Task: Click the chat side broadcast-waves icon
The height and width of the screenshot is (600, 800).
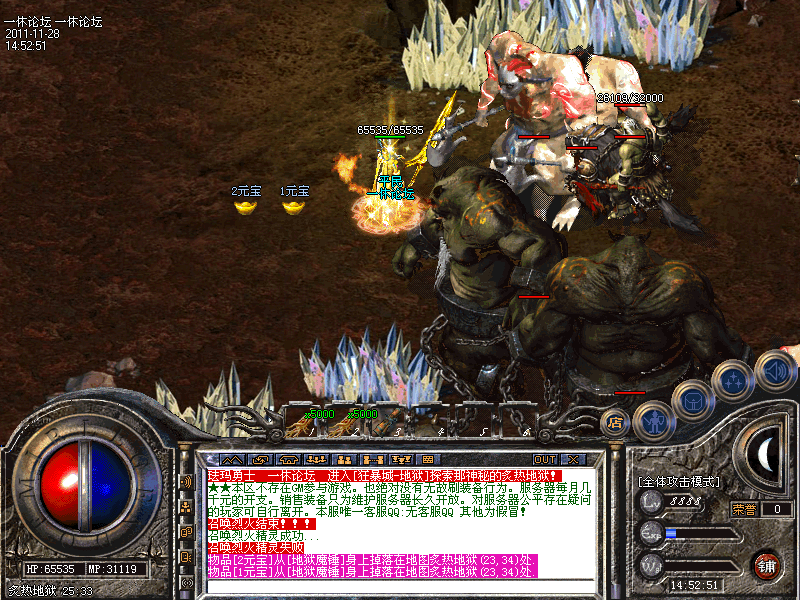Action: 187,482
